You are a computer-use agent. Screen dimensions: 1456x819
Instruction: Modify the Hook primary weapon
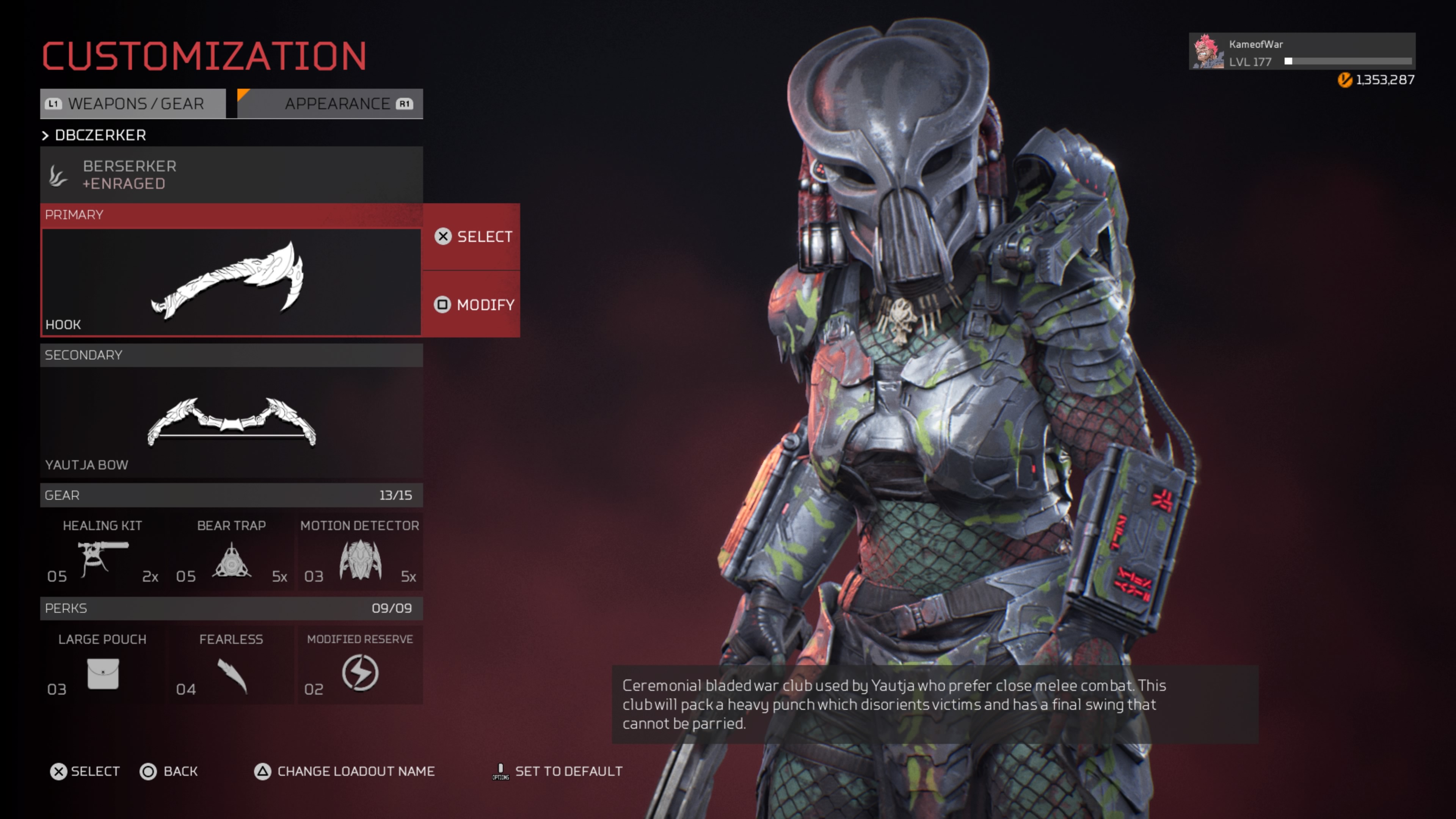coord(472,304)
